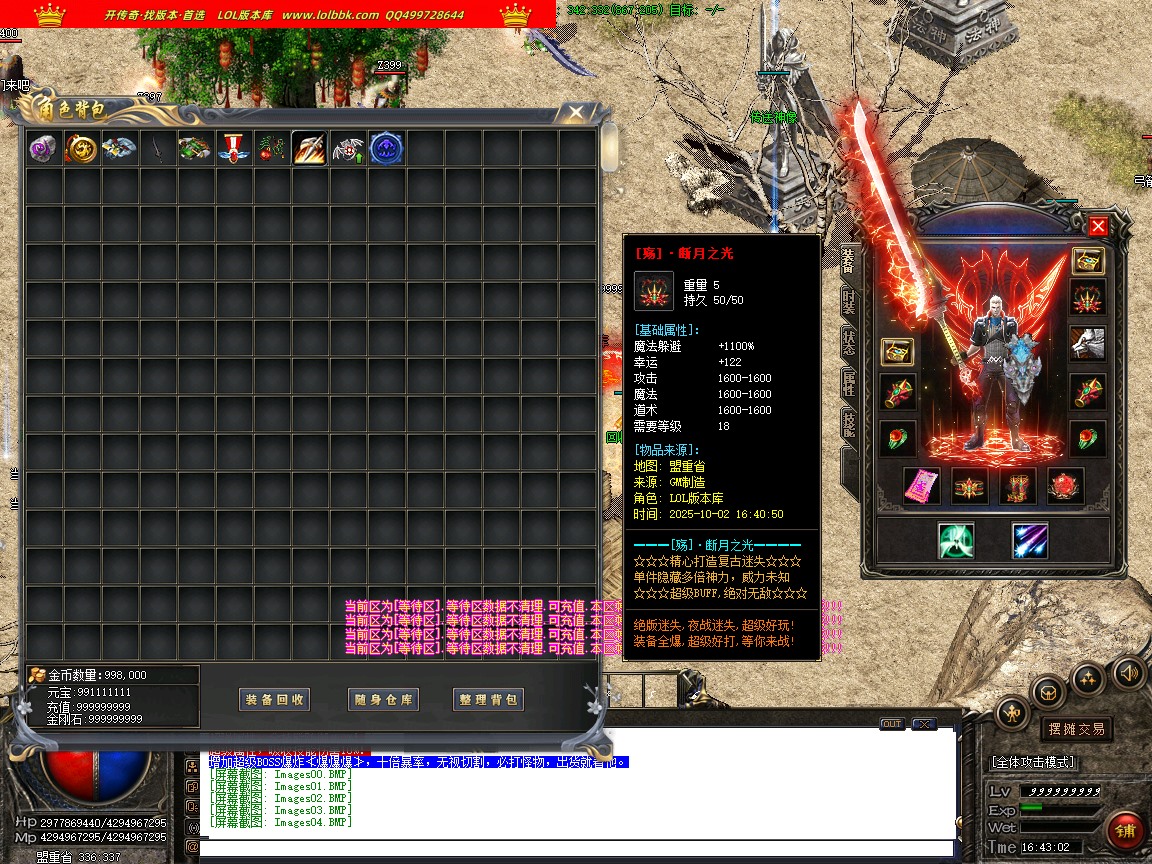Viewport: 1152px width, 864px height.
Task: Click the 装备回收 equipment recycle button
Action: pyautogui.click(x=275, y=700)
